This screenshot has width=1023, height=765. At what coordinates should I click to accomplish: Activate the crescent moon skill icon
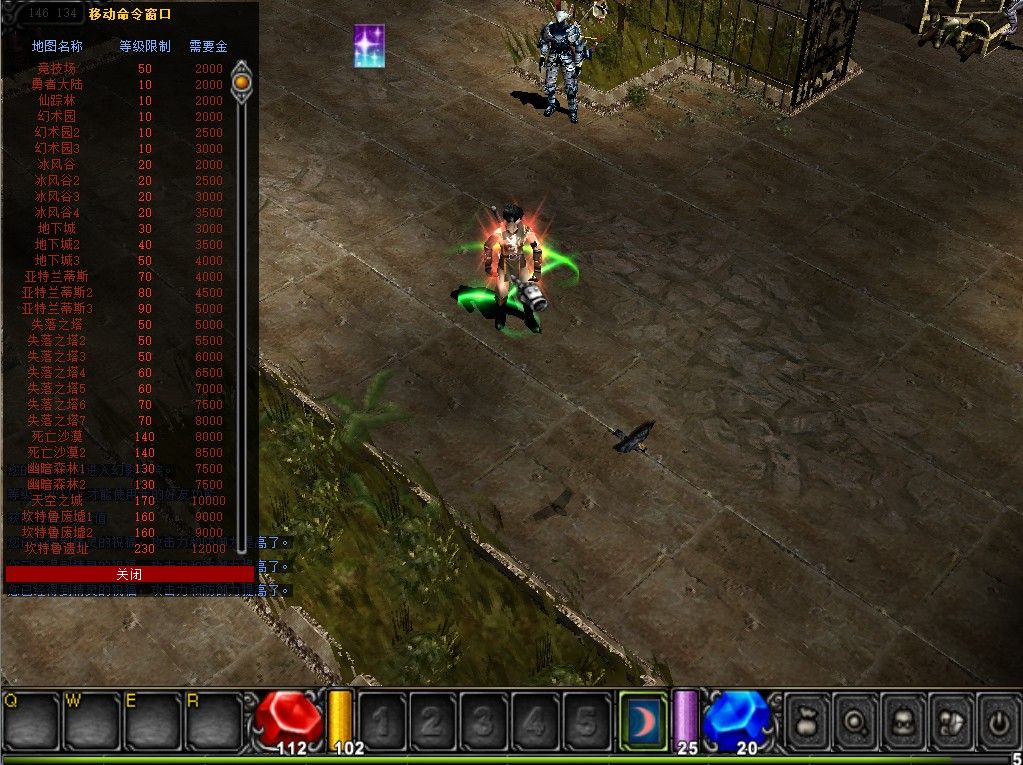(643, 718)
